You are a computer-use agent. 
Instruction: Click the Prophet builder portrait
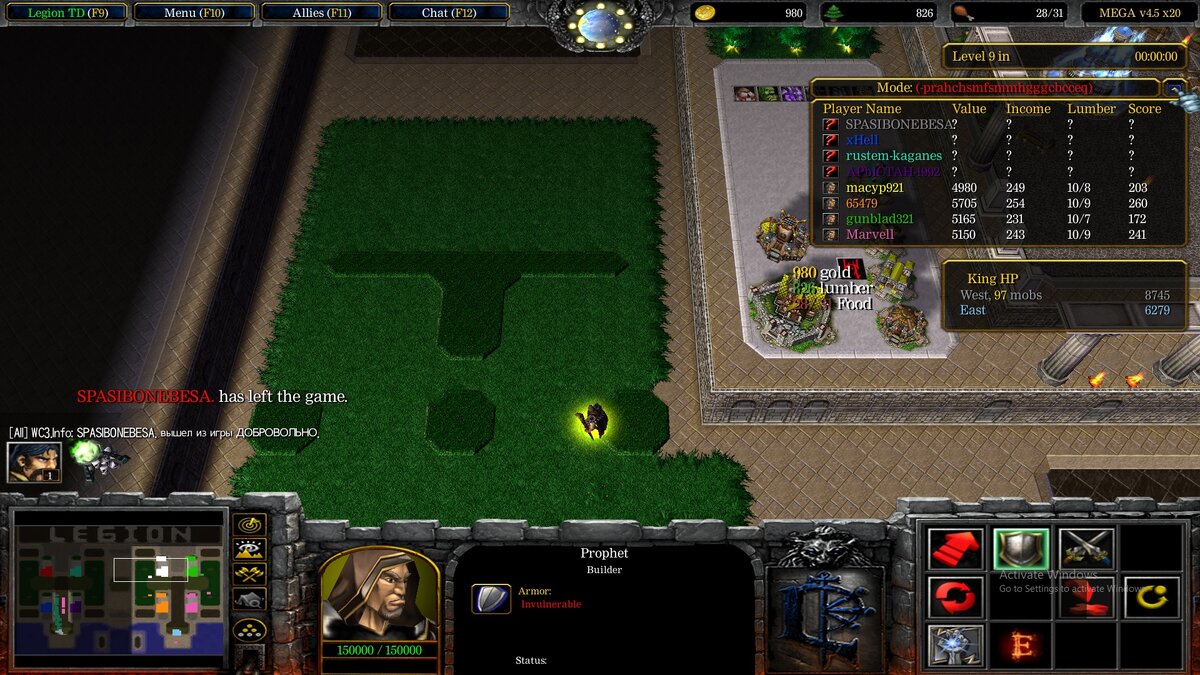379,593
